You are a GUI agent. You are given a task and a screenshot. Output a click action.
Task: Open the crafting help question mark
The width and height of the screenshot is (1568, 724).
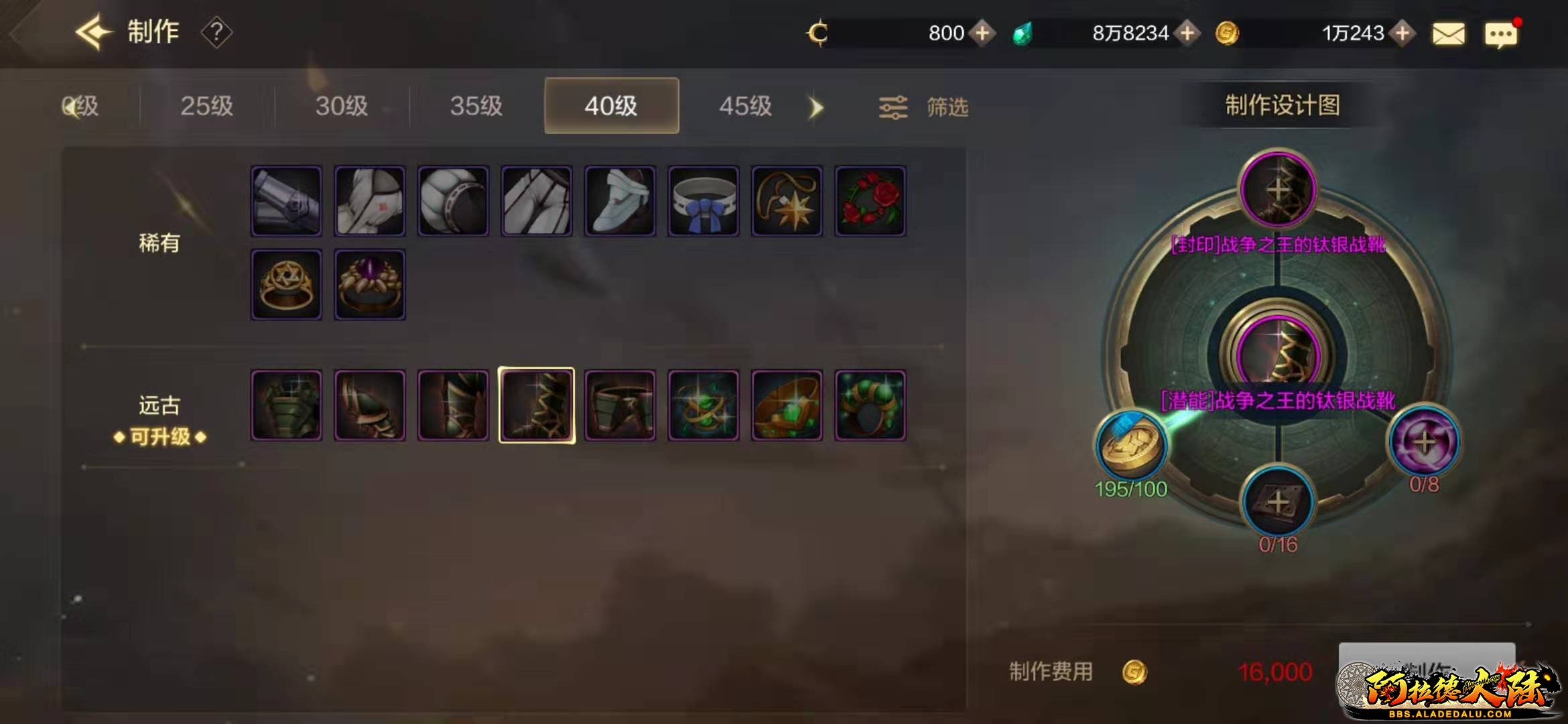tap(216, 32)
